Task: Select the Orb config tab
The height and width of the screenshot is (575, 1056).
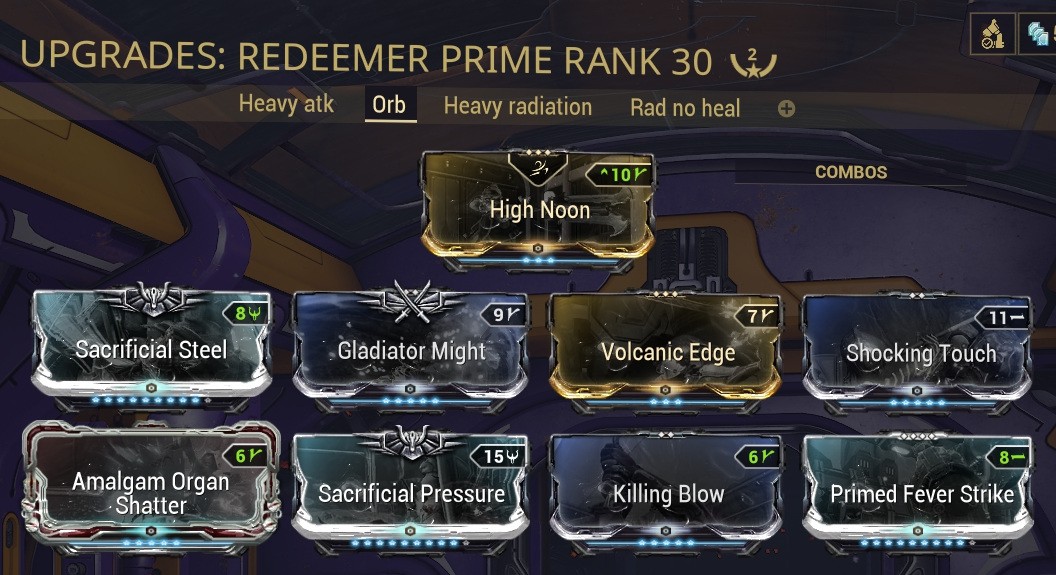Action: click(x=389, y=105)
